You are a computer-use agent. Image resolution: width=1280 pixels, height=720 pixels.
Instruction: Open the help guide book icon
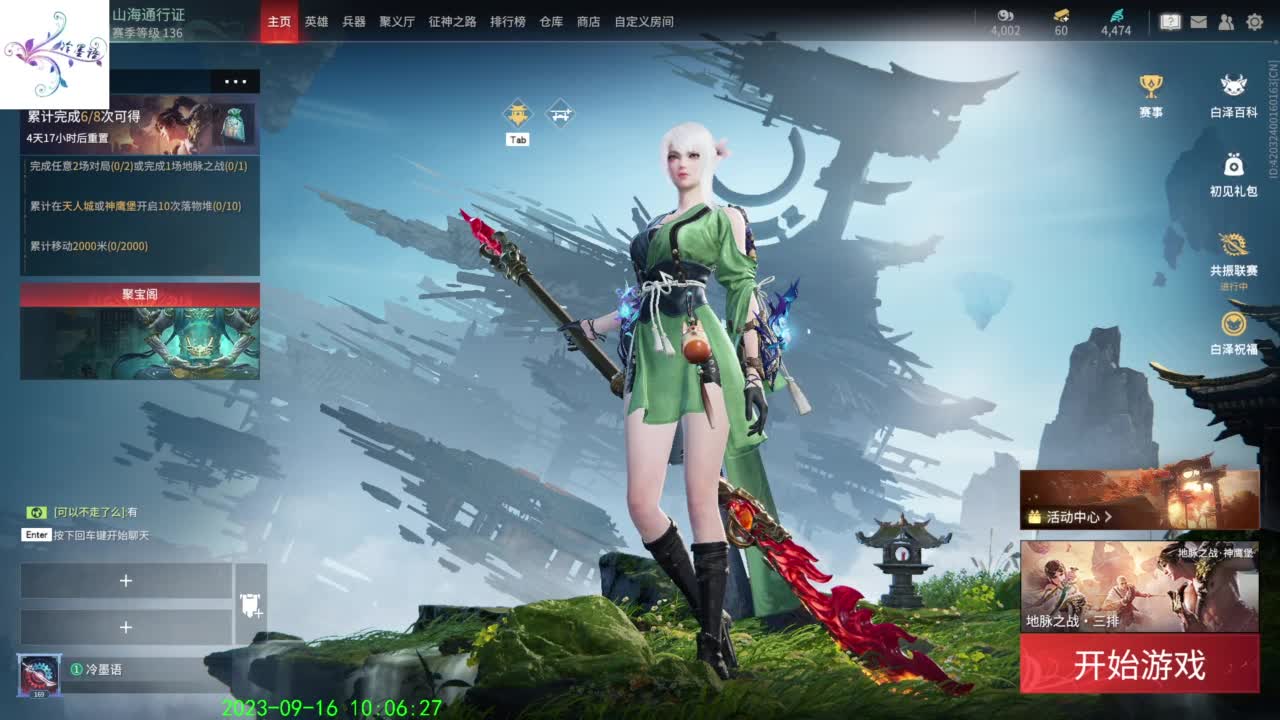[x=1170, y=20]
